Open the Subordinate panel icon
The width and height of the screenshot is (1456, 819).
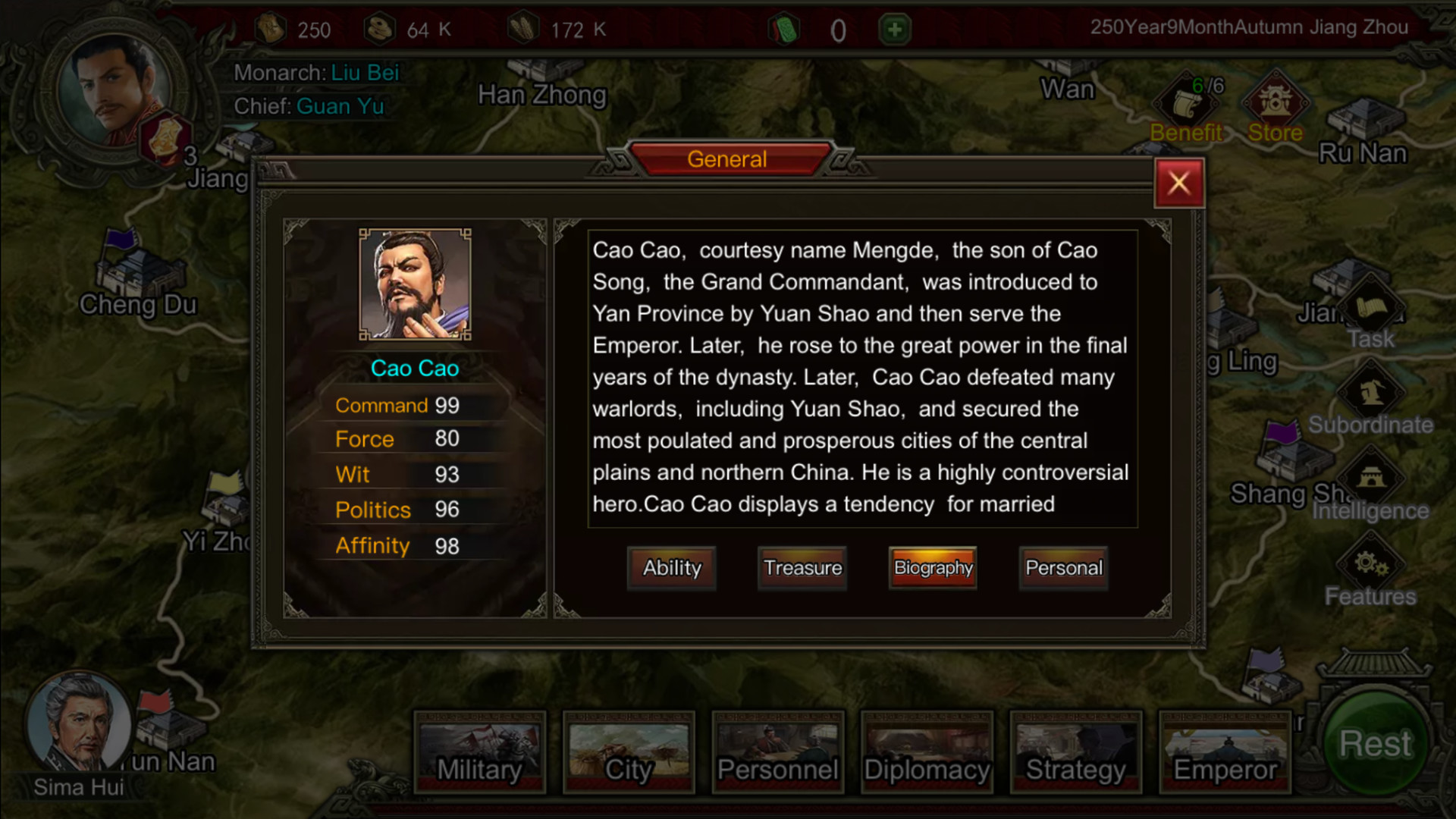click(x=1373, y=391)
